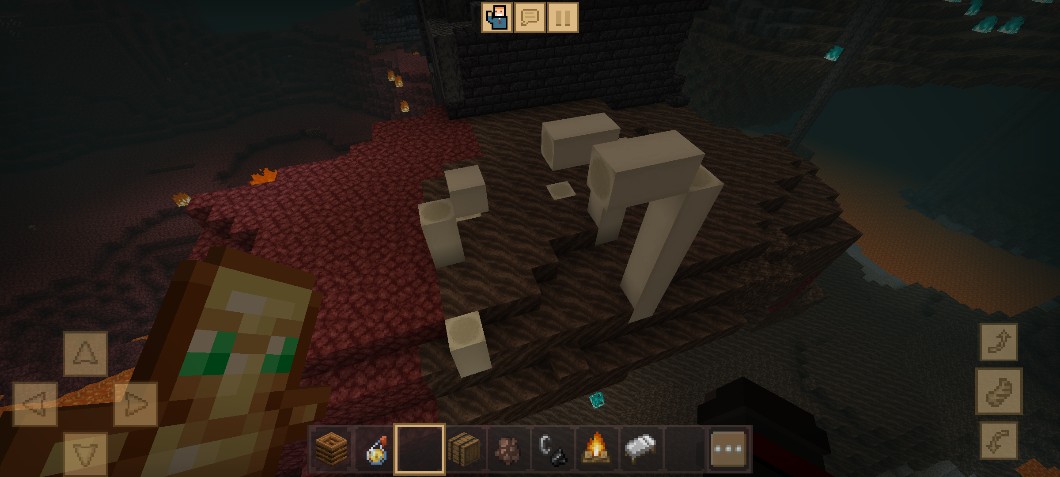Tap the strafe left arrow
This screenshot has width=1060, height=477.
(x=34, y=405)
